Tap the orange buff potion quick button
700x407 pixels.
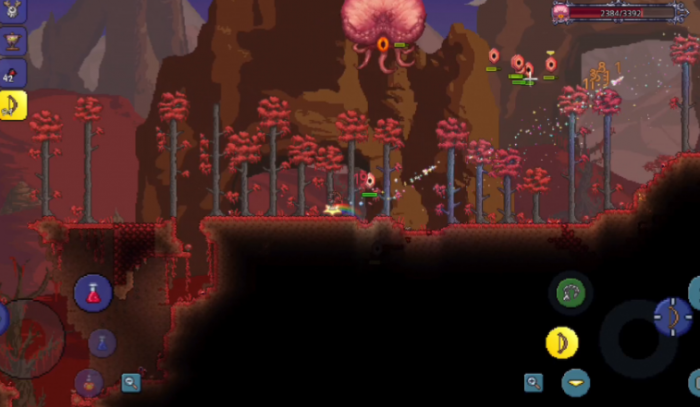click(x=90, y=383)
